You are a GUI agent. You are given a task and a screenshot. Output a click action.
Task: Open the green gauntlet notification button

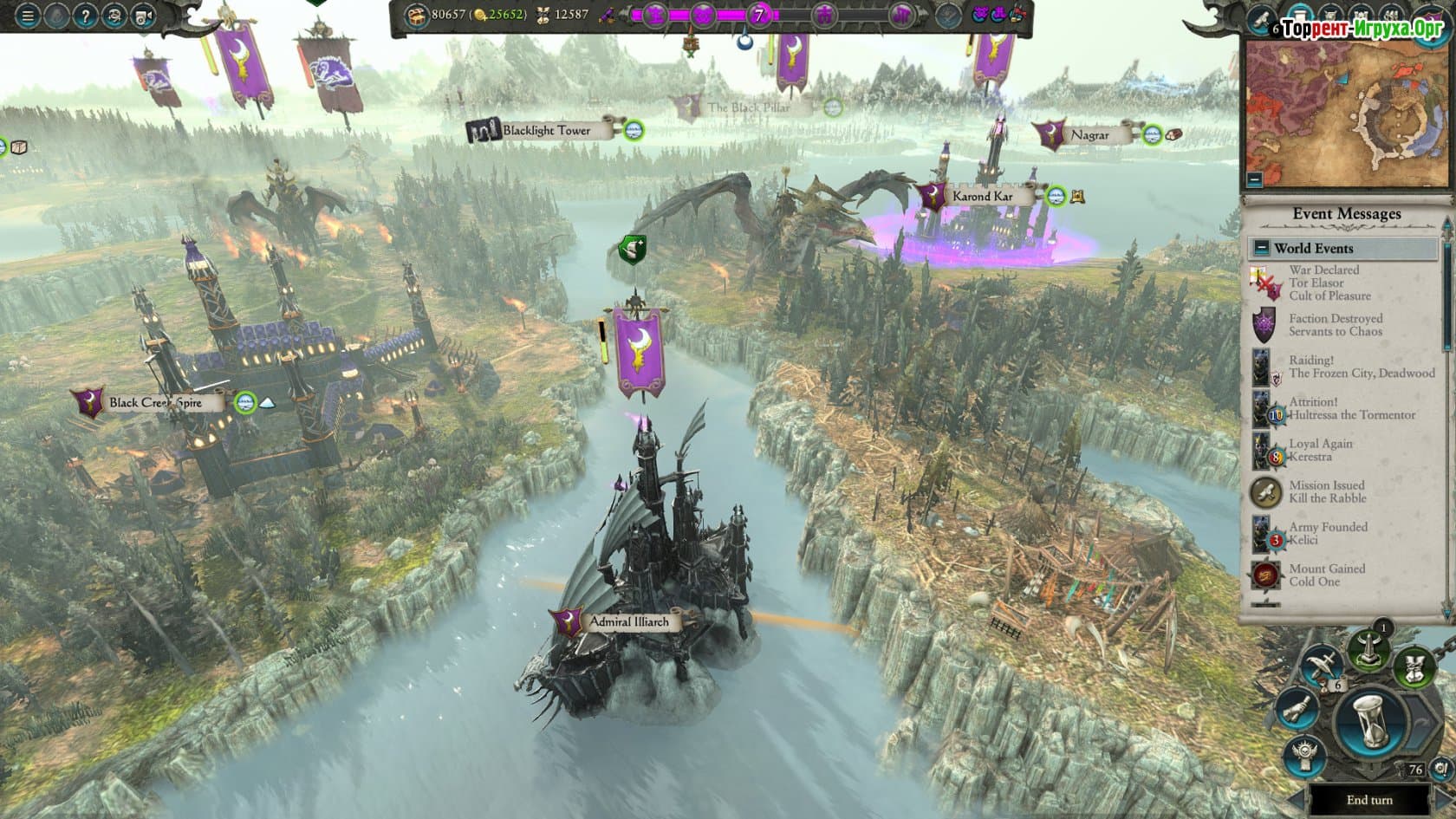(x=1414, y=668)
